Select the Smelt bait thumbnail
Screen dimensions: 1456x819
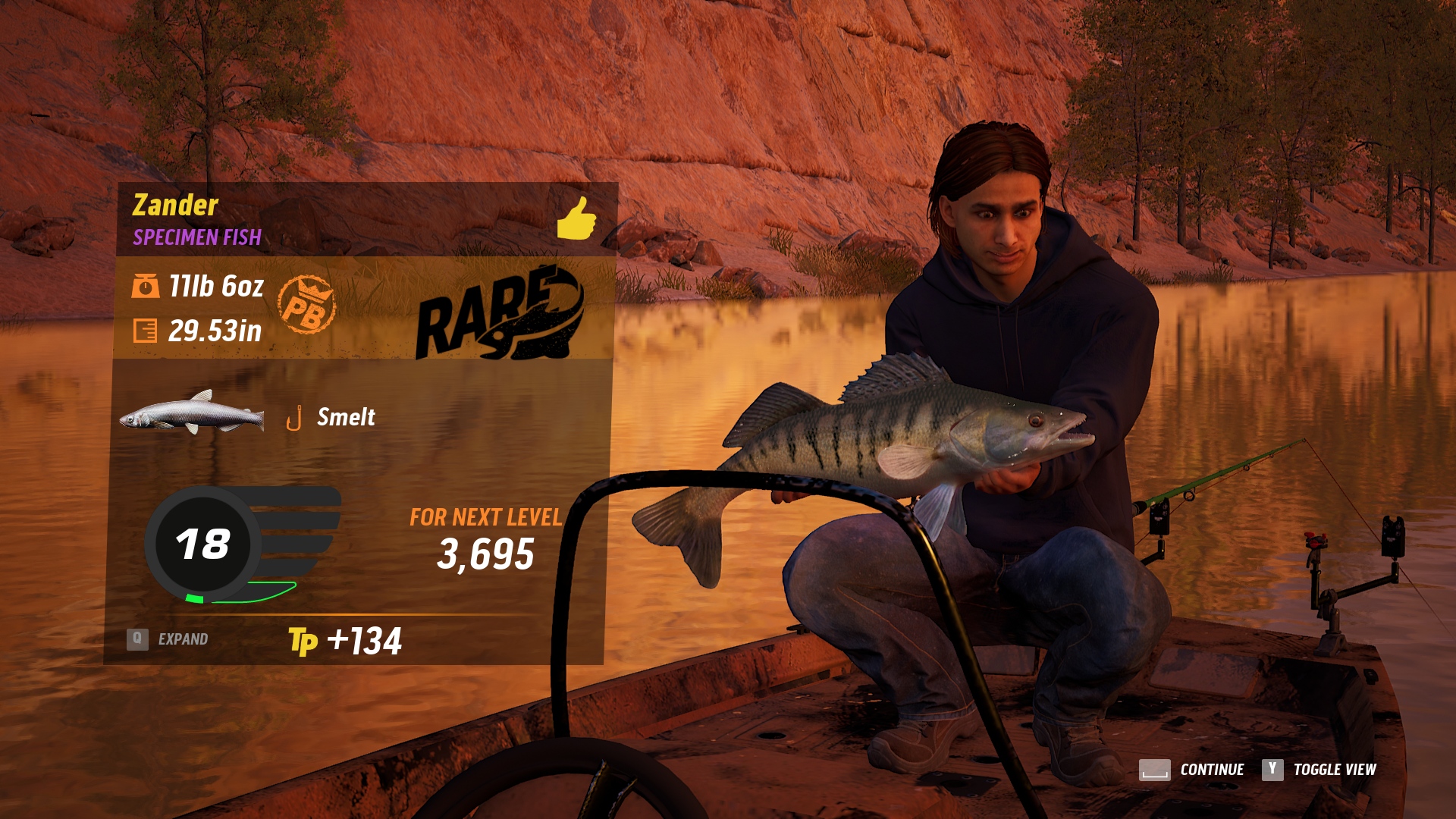193,414
